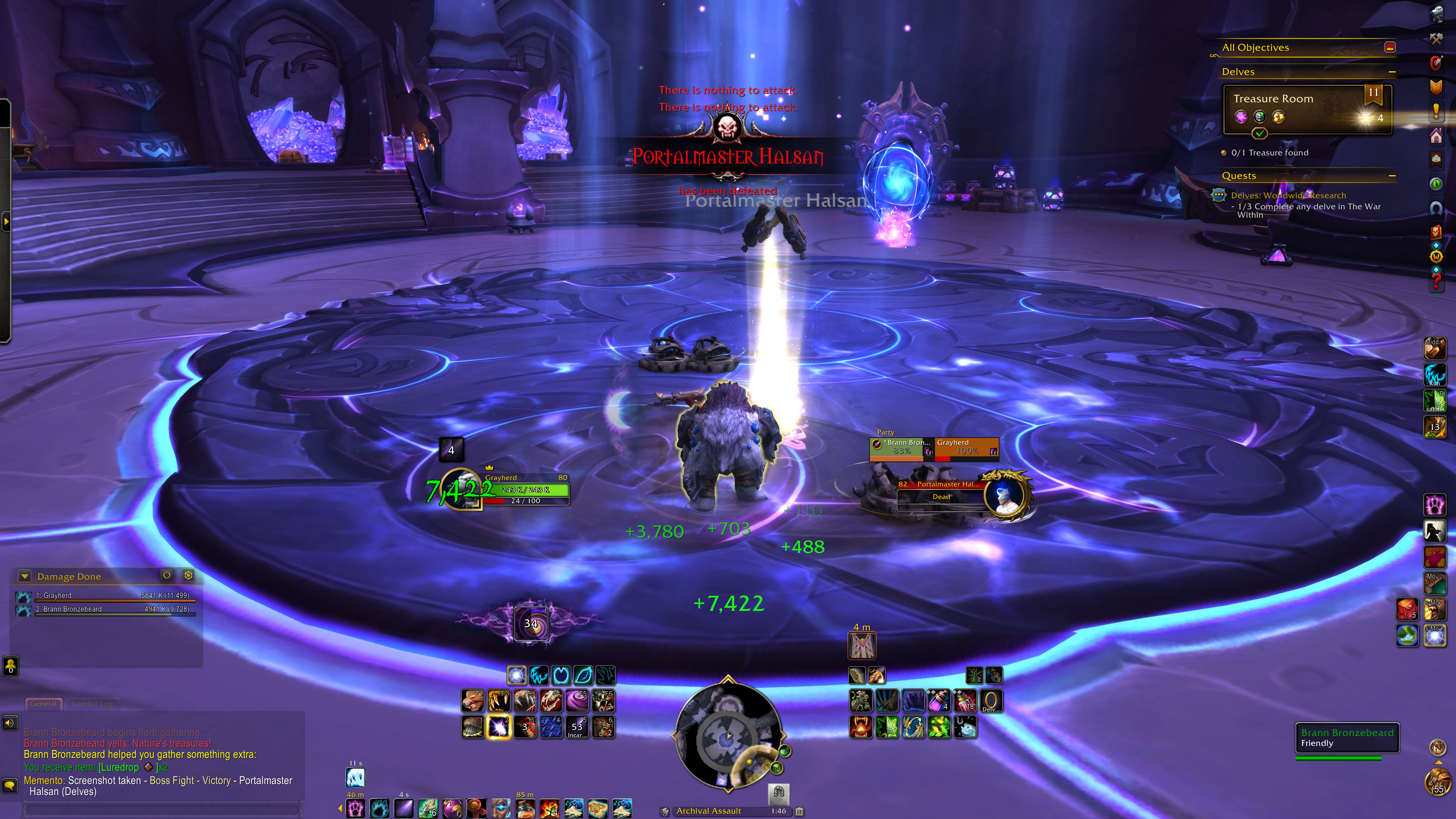Use the gold ring Delve item
Viewport: 1456px width, 819px height.
pos(991,701)
